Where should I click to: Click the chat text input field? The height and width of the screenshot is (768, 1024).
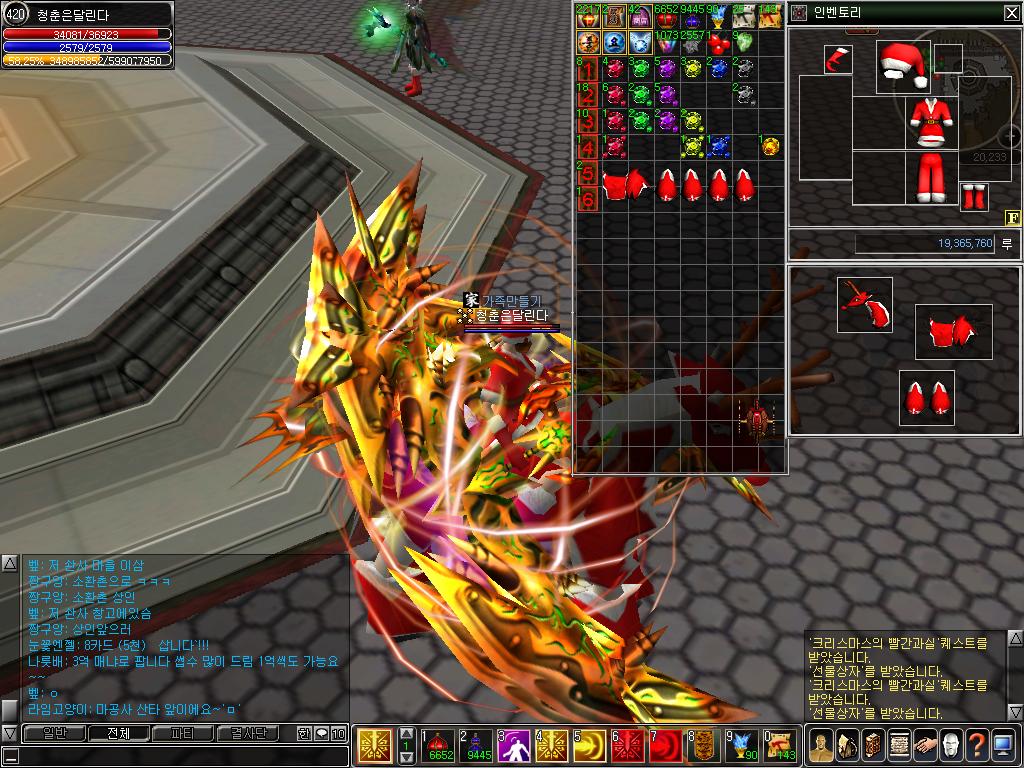[175, 756]
